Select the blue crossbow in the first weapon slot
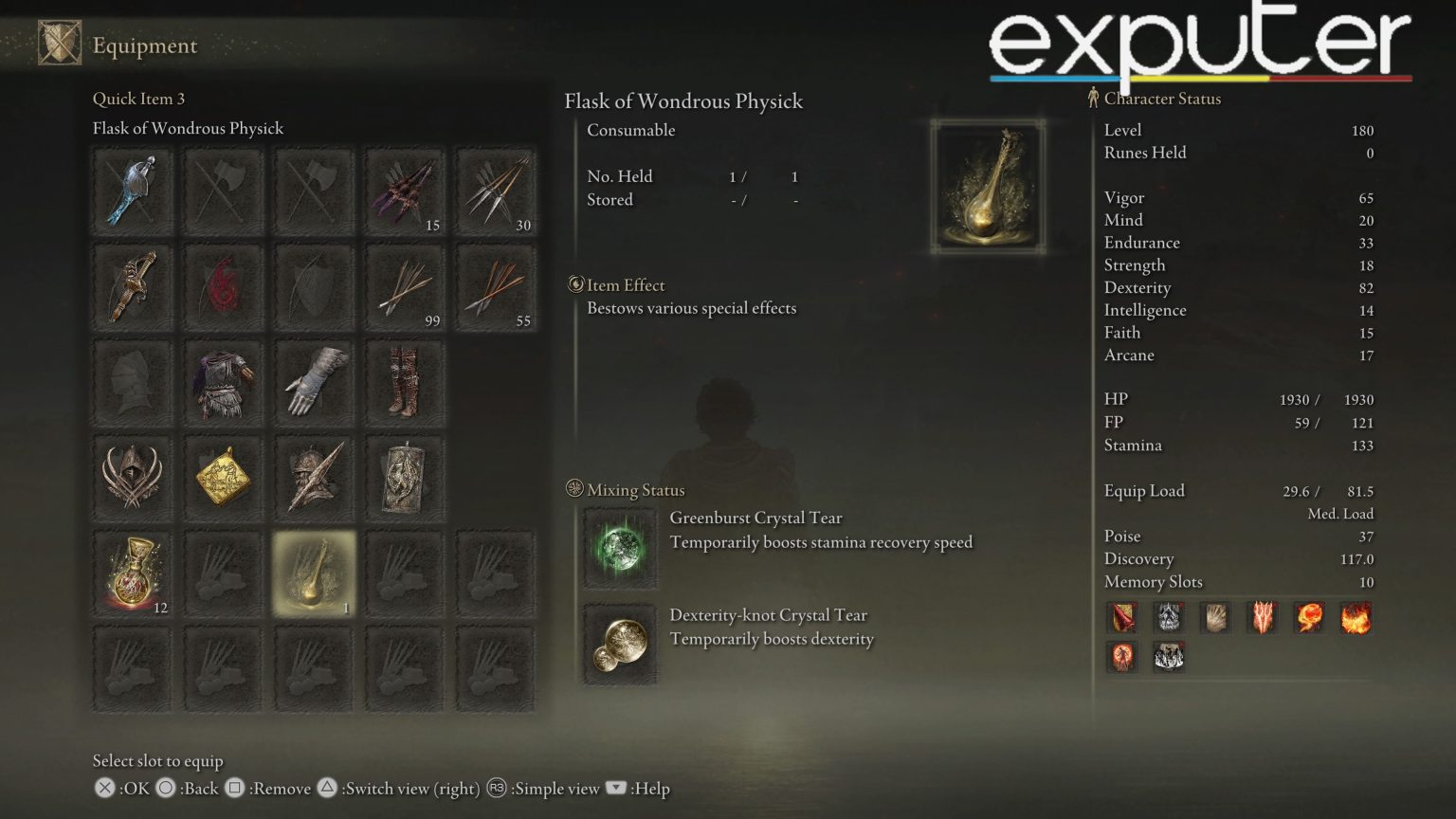 [132, 191]
